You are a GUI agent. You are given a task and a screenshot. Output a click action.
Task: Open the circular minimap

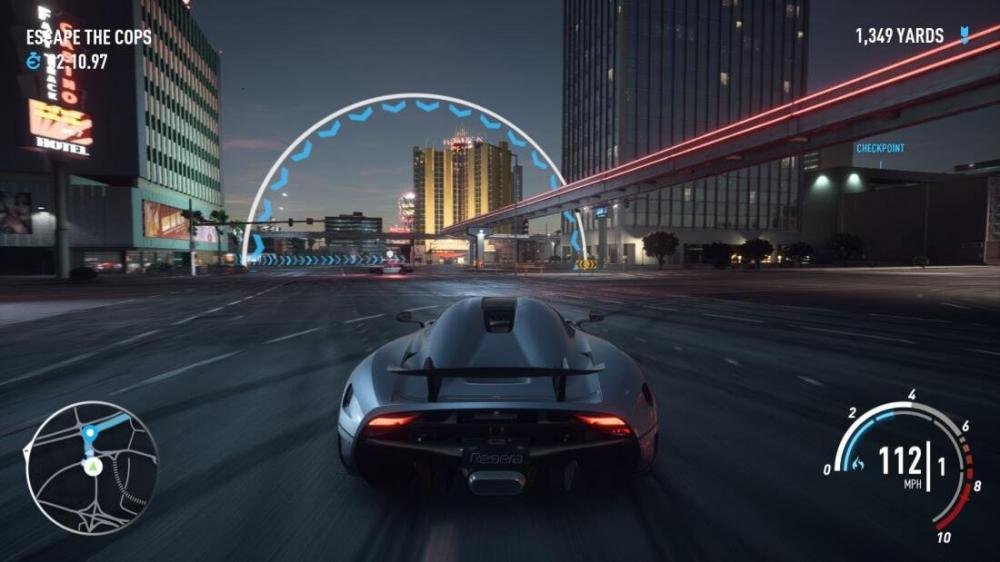(91, 467)
